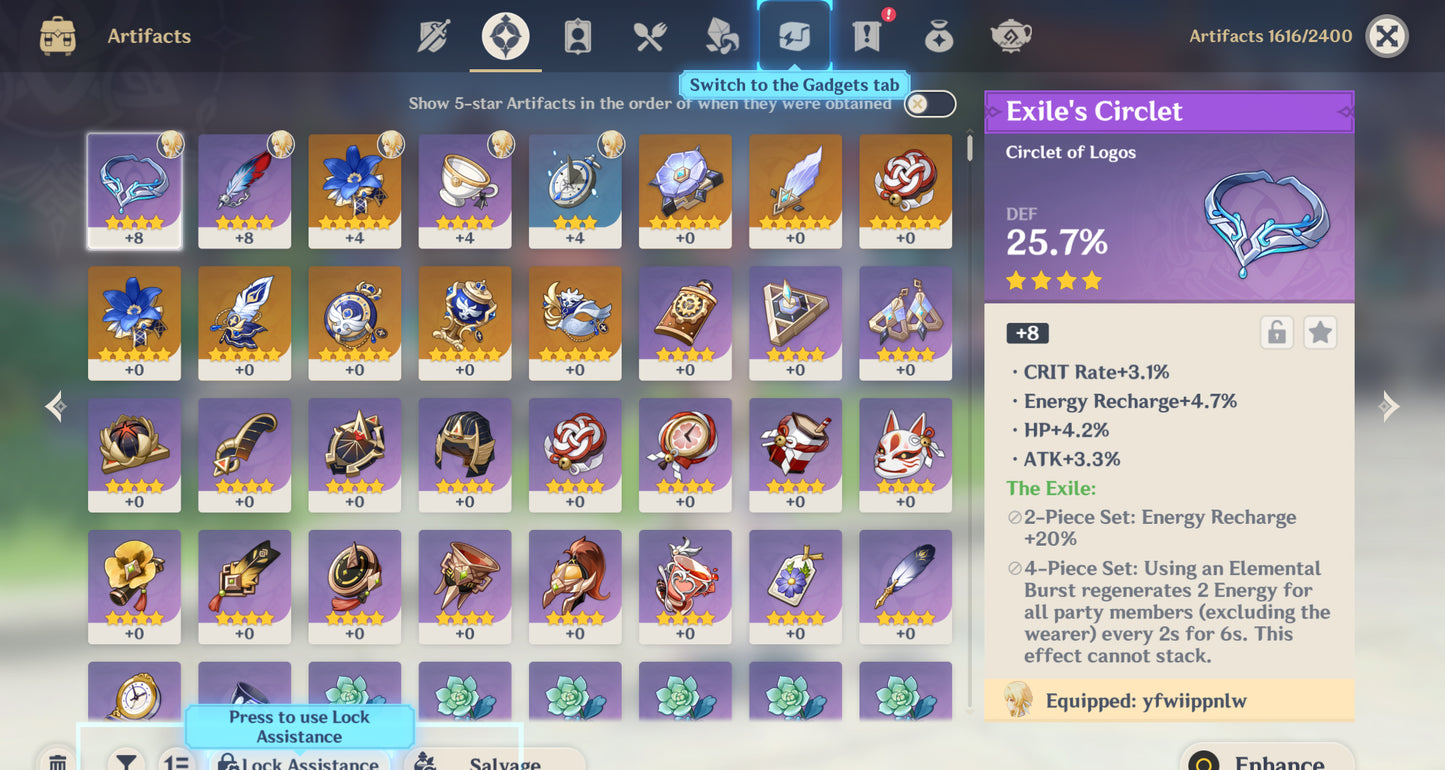The width and height of the screenshot is (1445, 770).
Task: Open the sort order options
Action: click(x=177, y=762)
